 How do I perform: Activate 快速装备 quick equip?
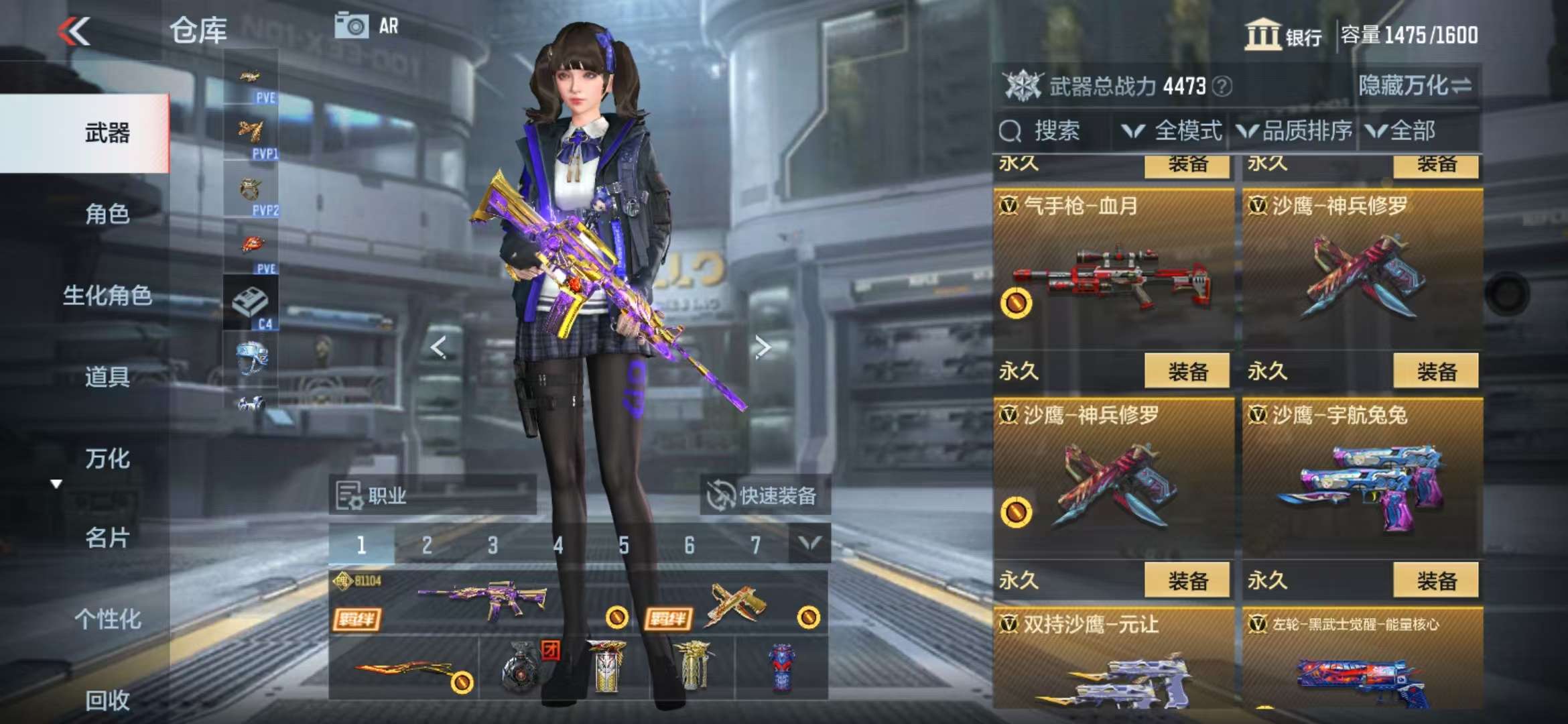(765, 496)
